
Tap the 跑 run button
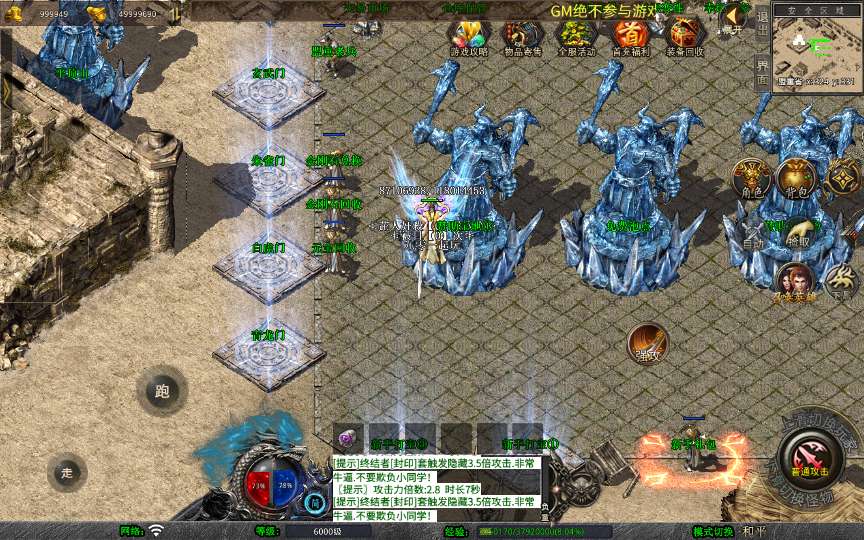(162, 391)
